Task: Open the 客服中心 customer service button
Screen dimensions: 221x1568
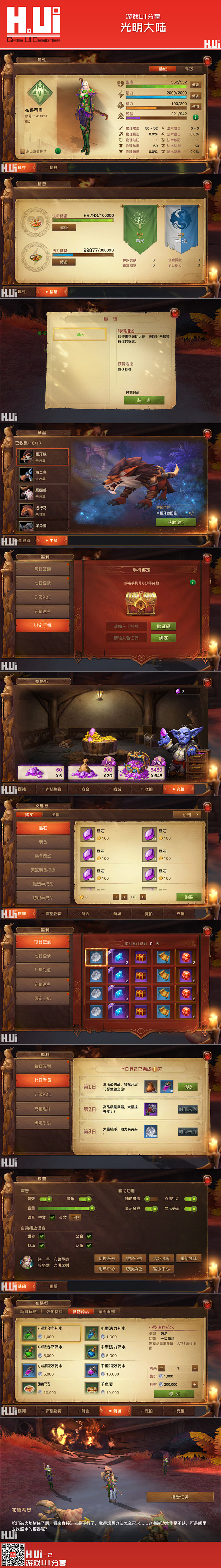Action: coord(161,1268)
